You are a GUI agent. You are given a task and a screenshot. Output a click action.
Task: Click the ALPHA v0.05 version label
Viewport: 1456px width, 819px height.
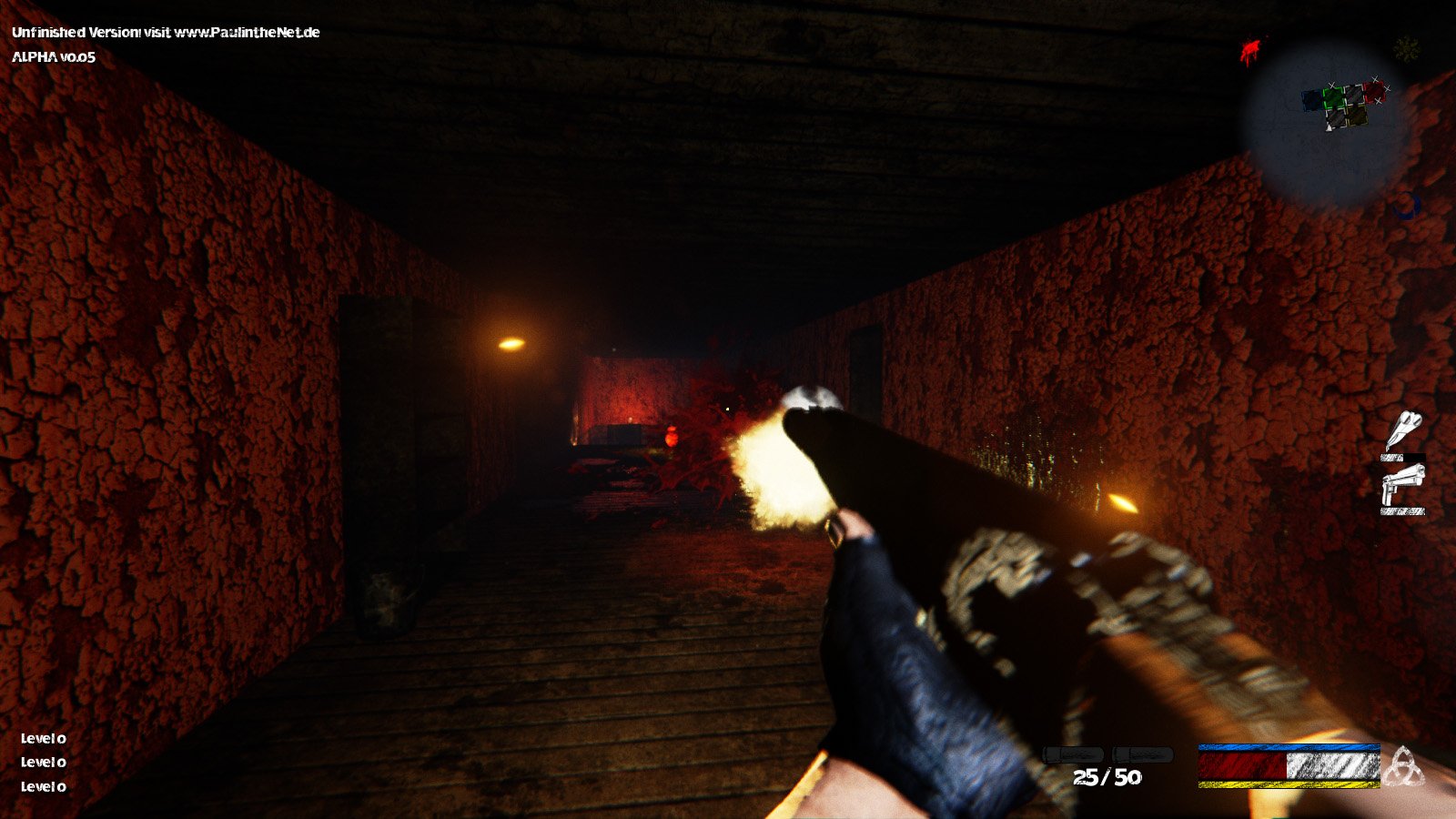tap(55, 62)
